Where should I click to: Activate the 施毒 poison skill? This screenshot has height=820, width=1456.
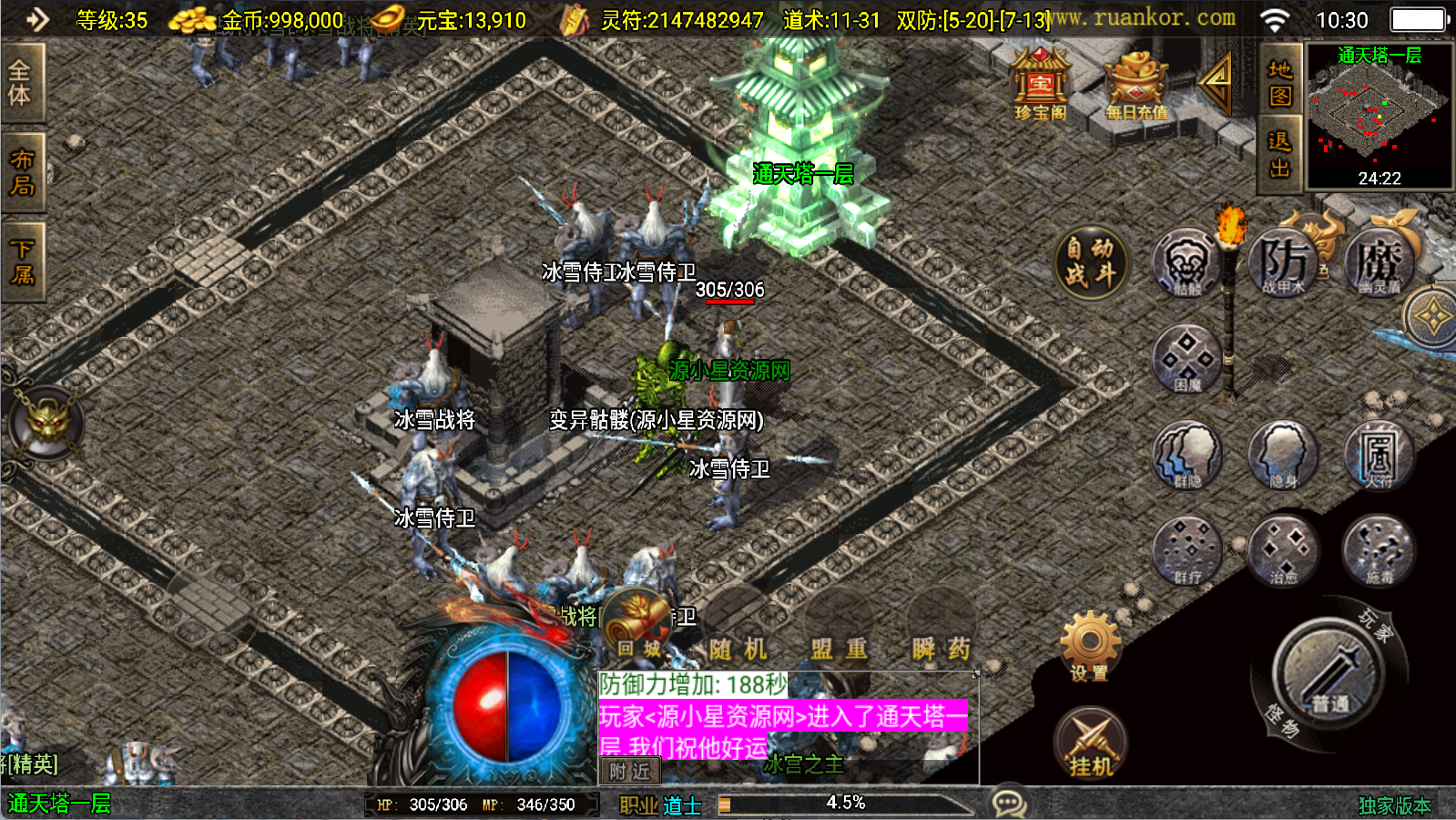[x=1379, y=550]
